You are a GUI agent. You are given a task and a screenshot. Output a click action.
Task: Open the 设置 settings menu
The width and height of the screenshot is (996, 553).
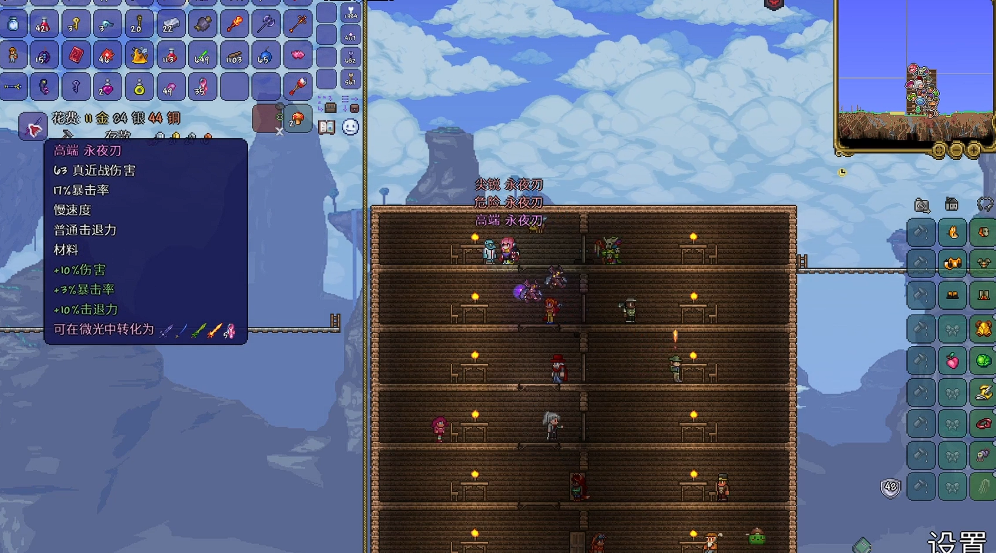point(956,542)
